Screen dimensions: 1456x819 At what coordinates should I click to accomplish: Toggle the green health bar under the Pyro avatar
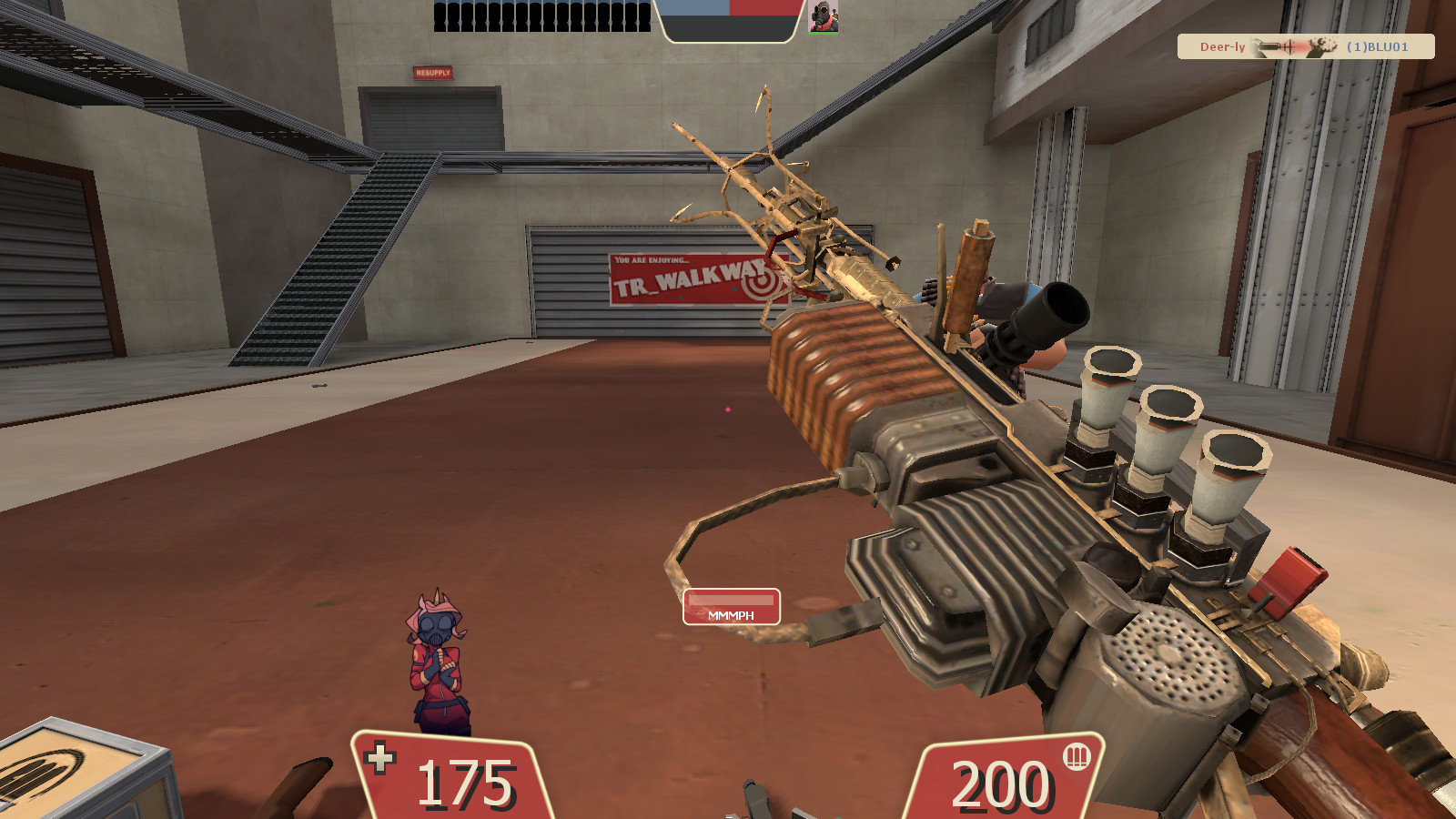824,34
